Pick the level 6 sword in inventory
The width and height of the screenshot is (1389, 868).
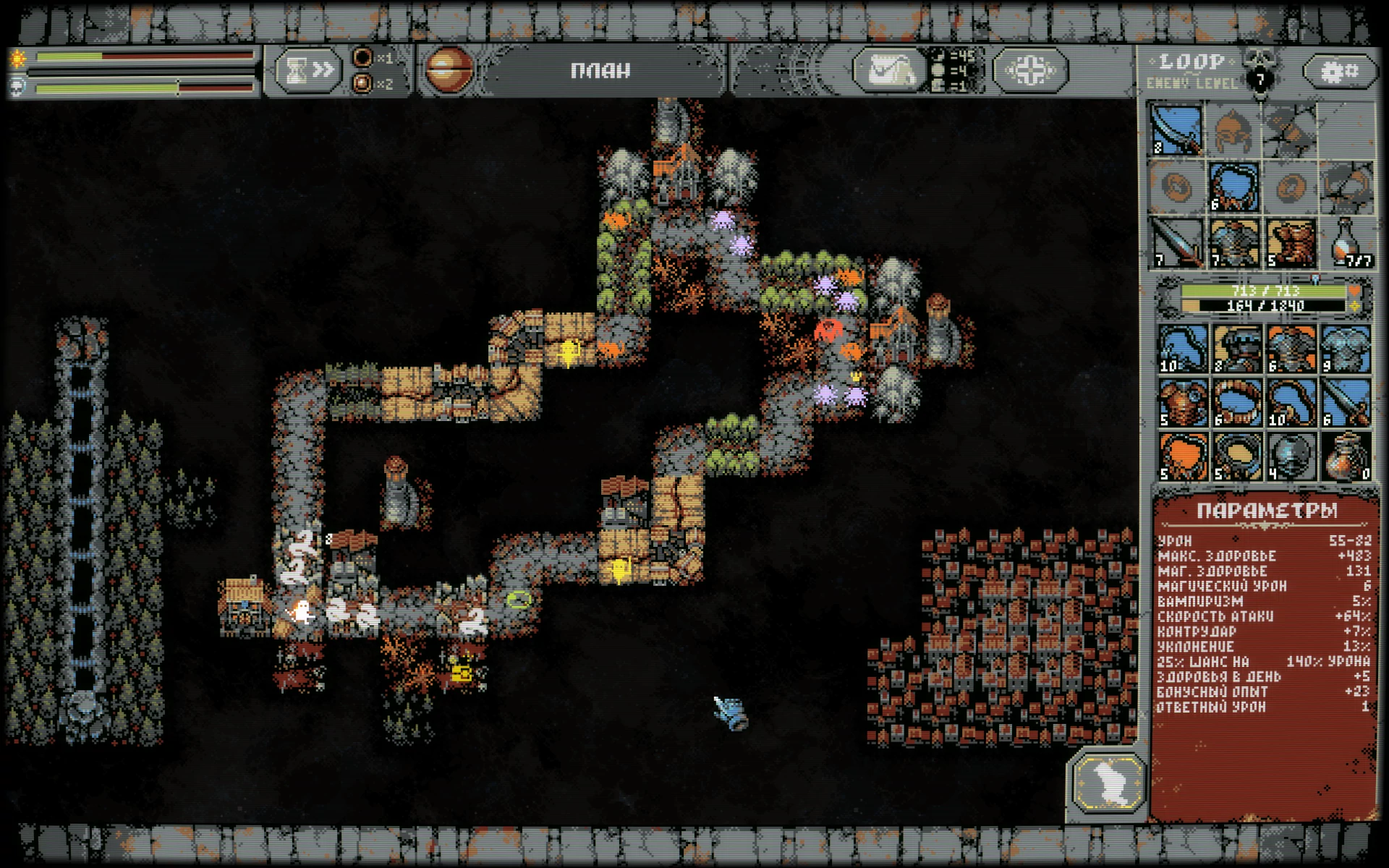click(x=1346, y=402)
